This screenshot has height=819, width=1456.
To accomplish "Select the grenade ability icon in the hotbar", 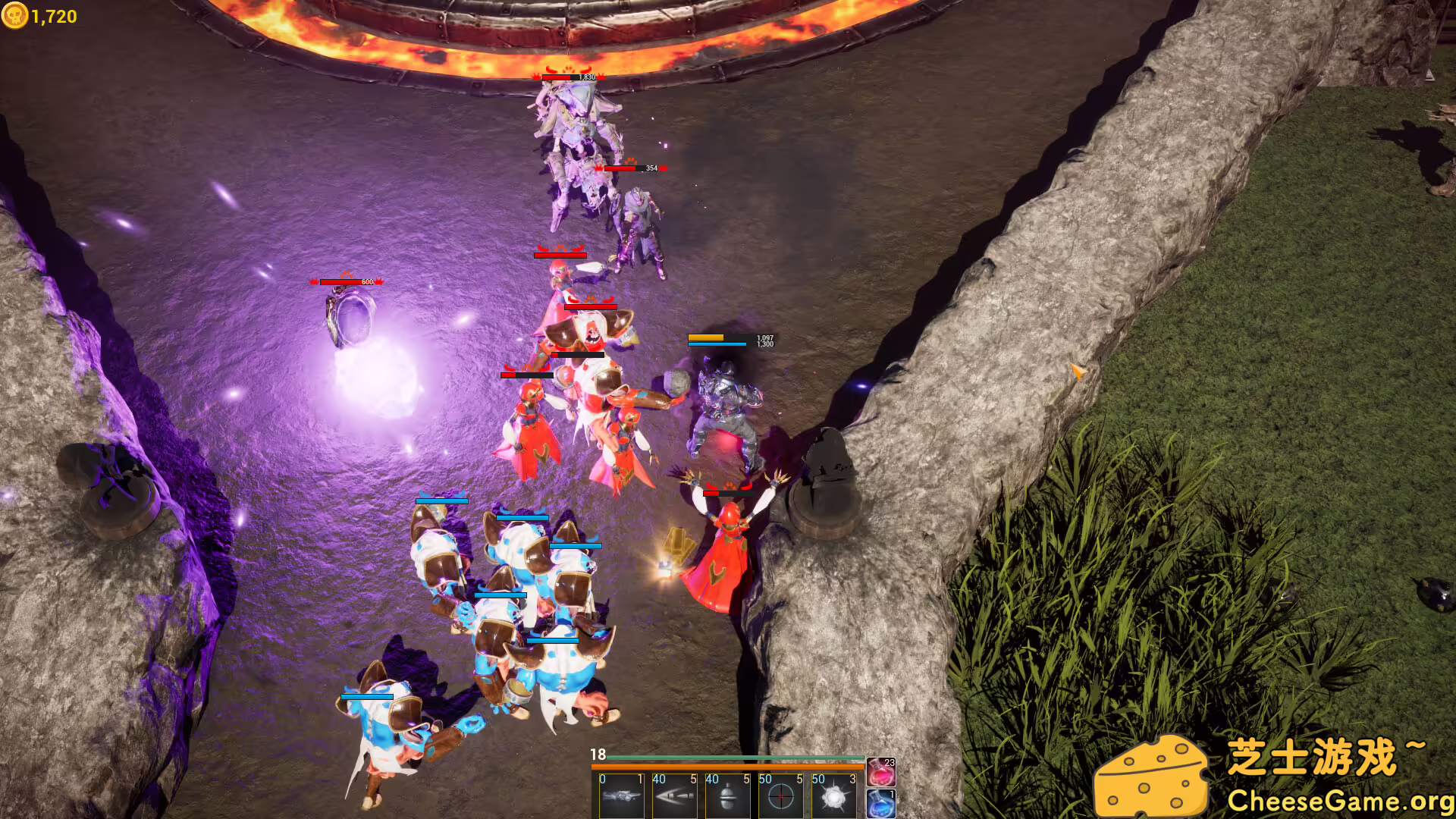I will [727, 796].
